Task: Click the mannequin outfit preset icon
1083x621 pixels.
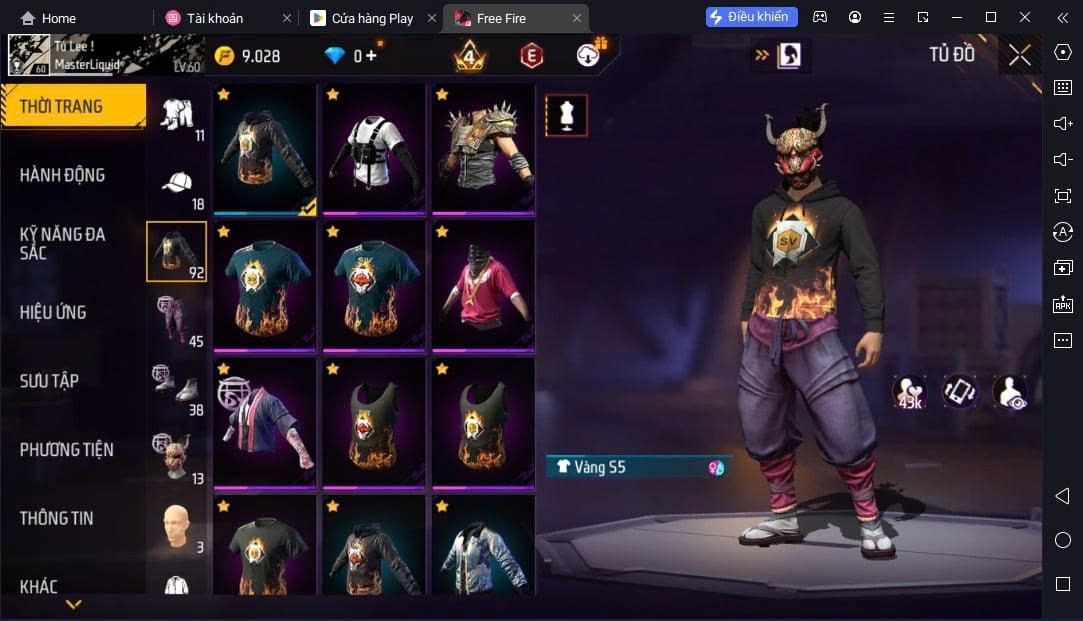Action: click(566, 116)
